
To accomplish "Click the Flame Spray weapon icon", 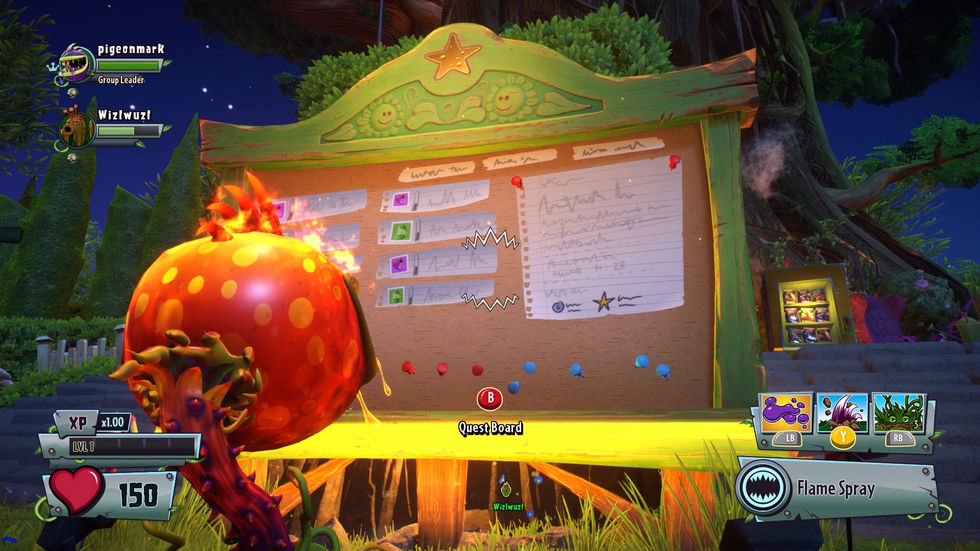I will [763, 489].
